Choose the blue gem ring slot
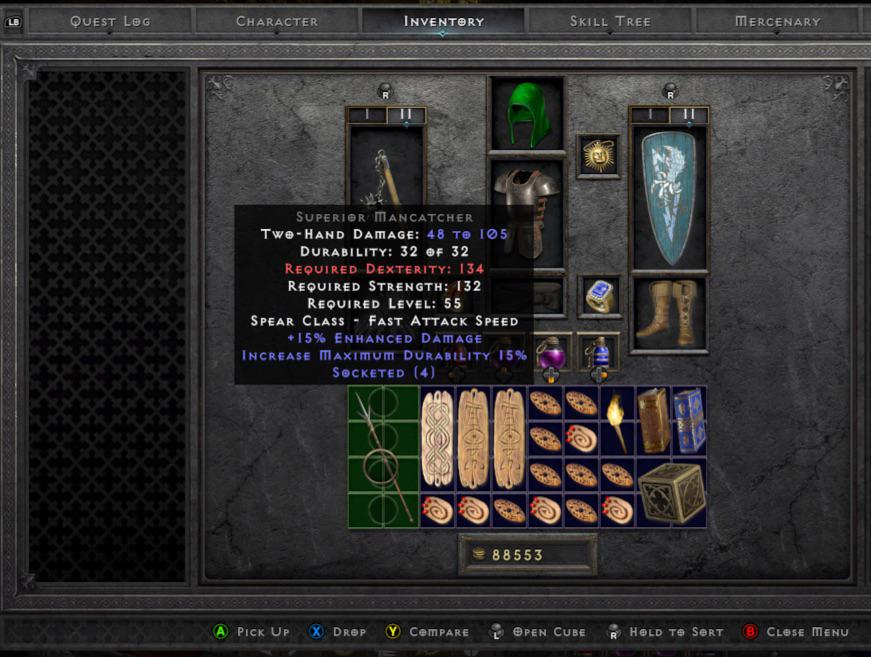The image size is (871, 657). (598, 296)
